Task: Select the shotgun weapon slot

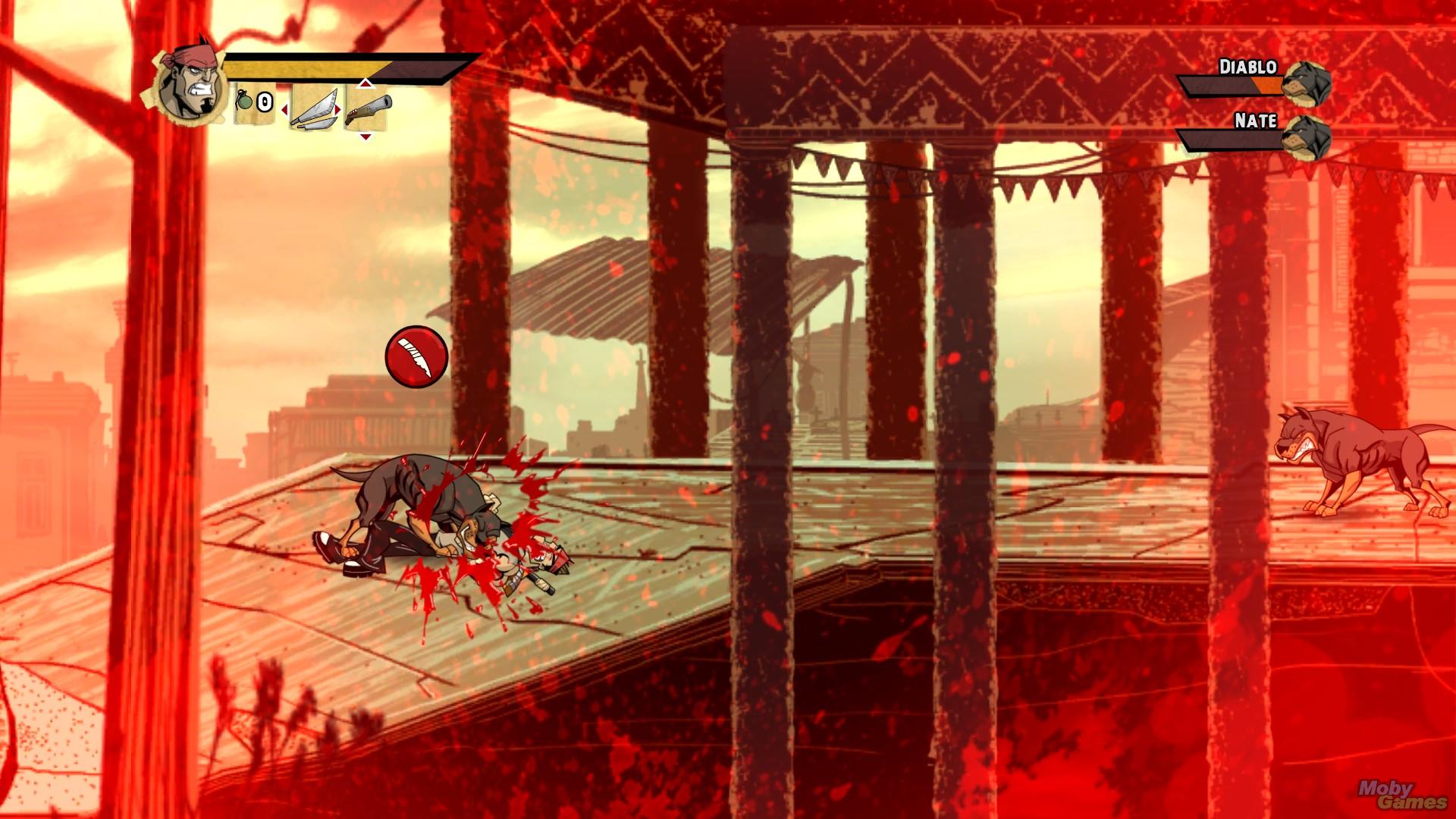Action: (x=368, y=107)
